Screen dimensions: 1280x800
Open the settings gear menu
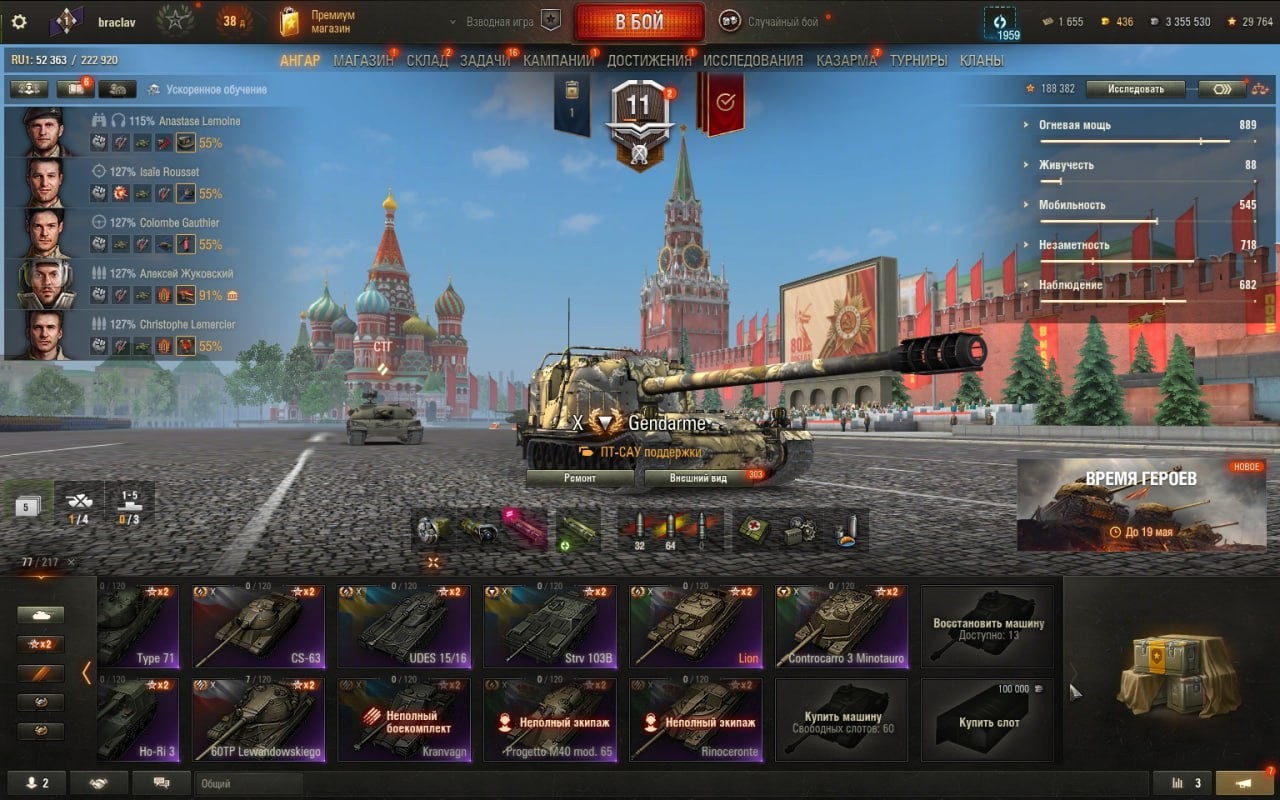click(19, 22)
